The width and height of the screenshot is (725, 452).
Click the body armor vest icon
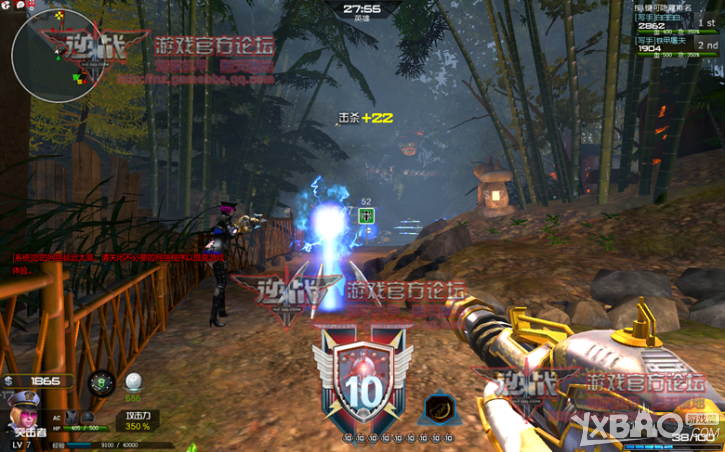pyautogui.click(x=70, y=416)
